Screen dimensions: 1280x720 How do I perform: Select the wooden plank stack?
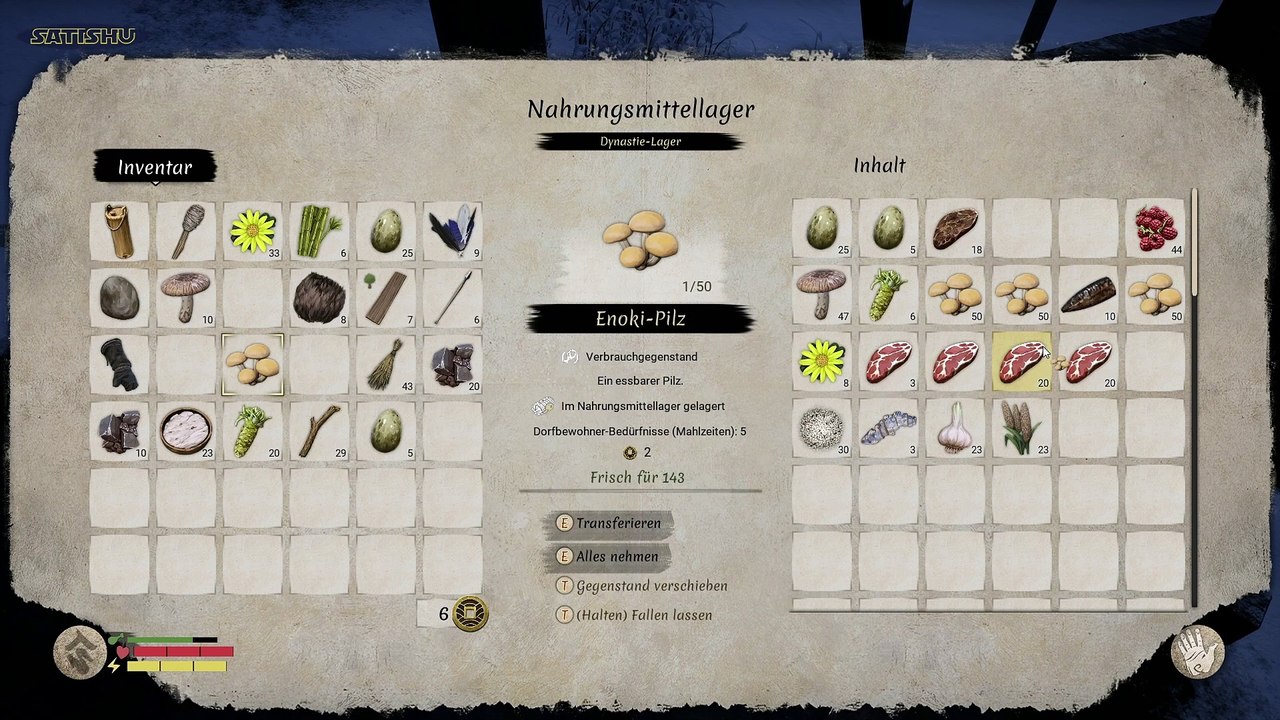pos(386,297)
